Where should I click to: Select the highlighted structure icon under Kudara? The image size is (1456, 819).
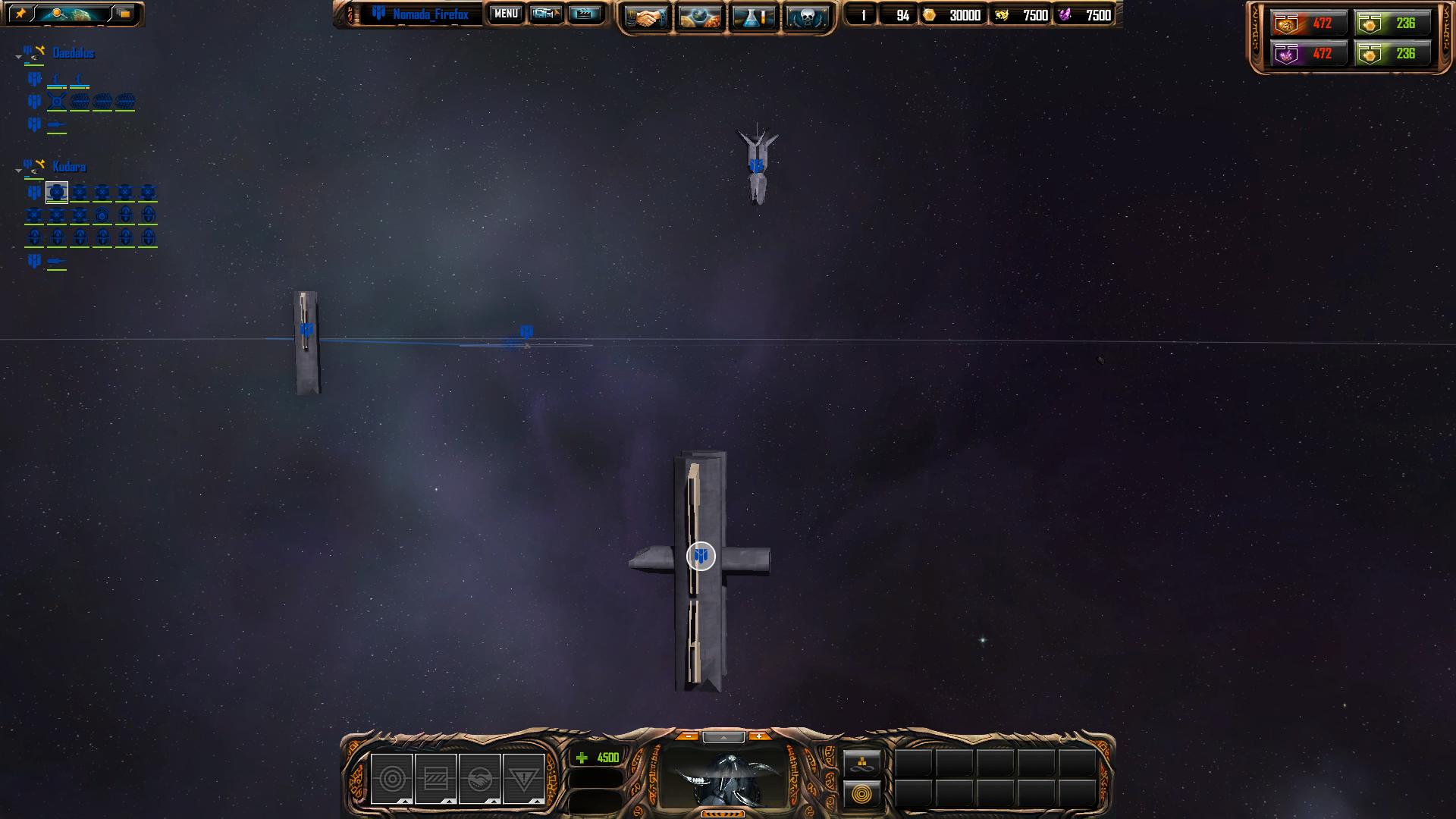point(57,193)
